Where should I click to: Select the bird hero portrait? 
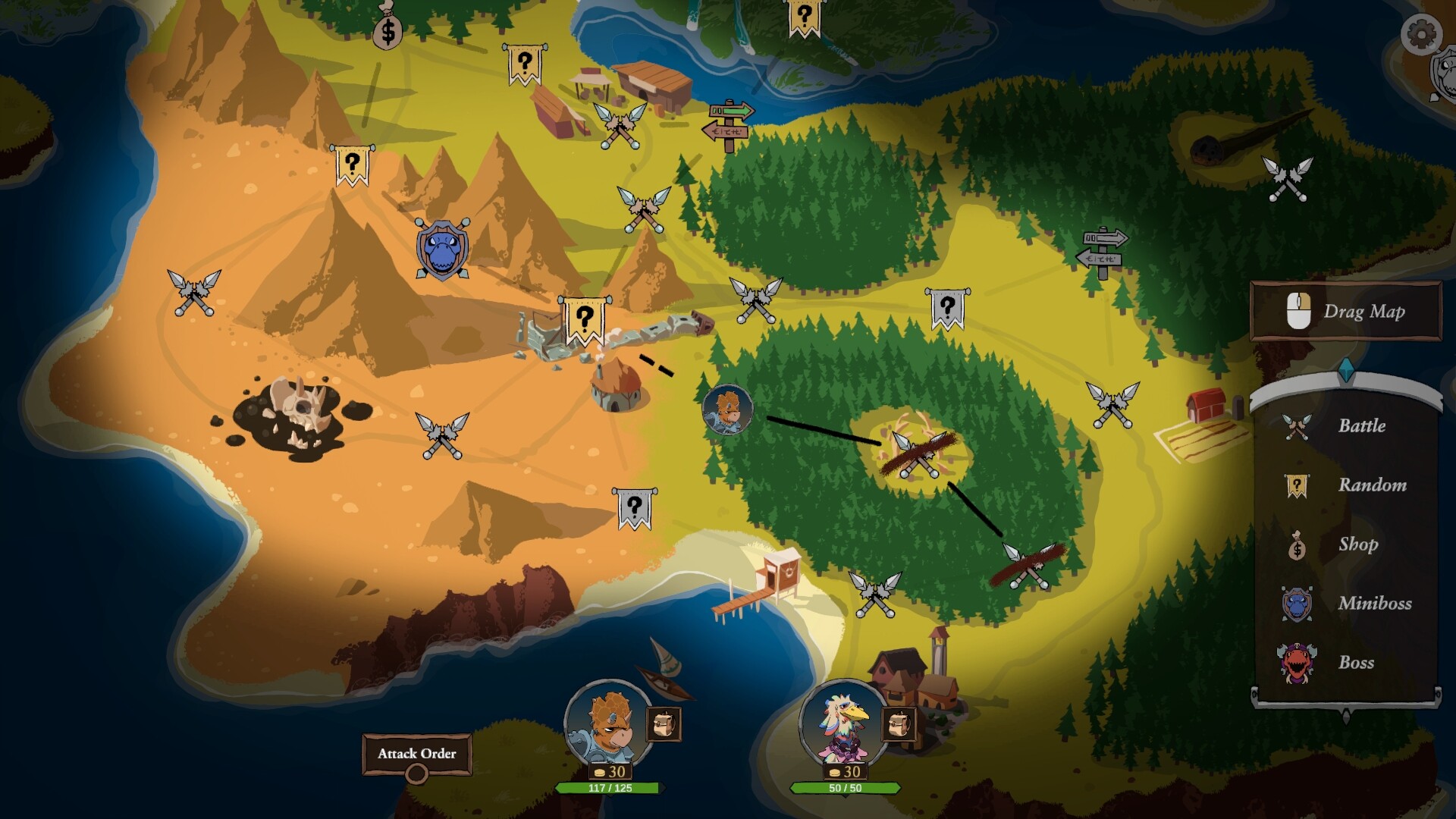[843, 725]
